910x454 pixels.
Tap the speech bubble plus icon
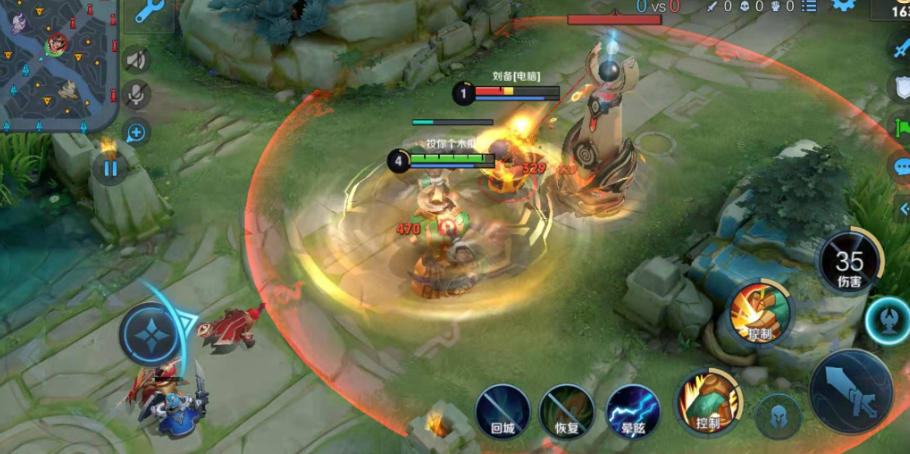click(x=137, y=131)
